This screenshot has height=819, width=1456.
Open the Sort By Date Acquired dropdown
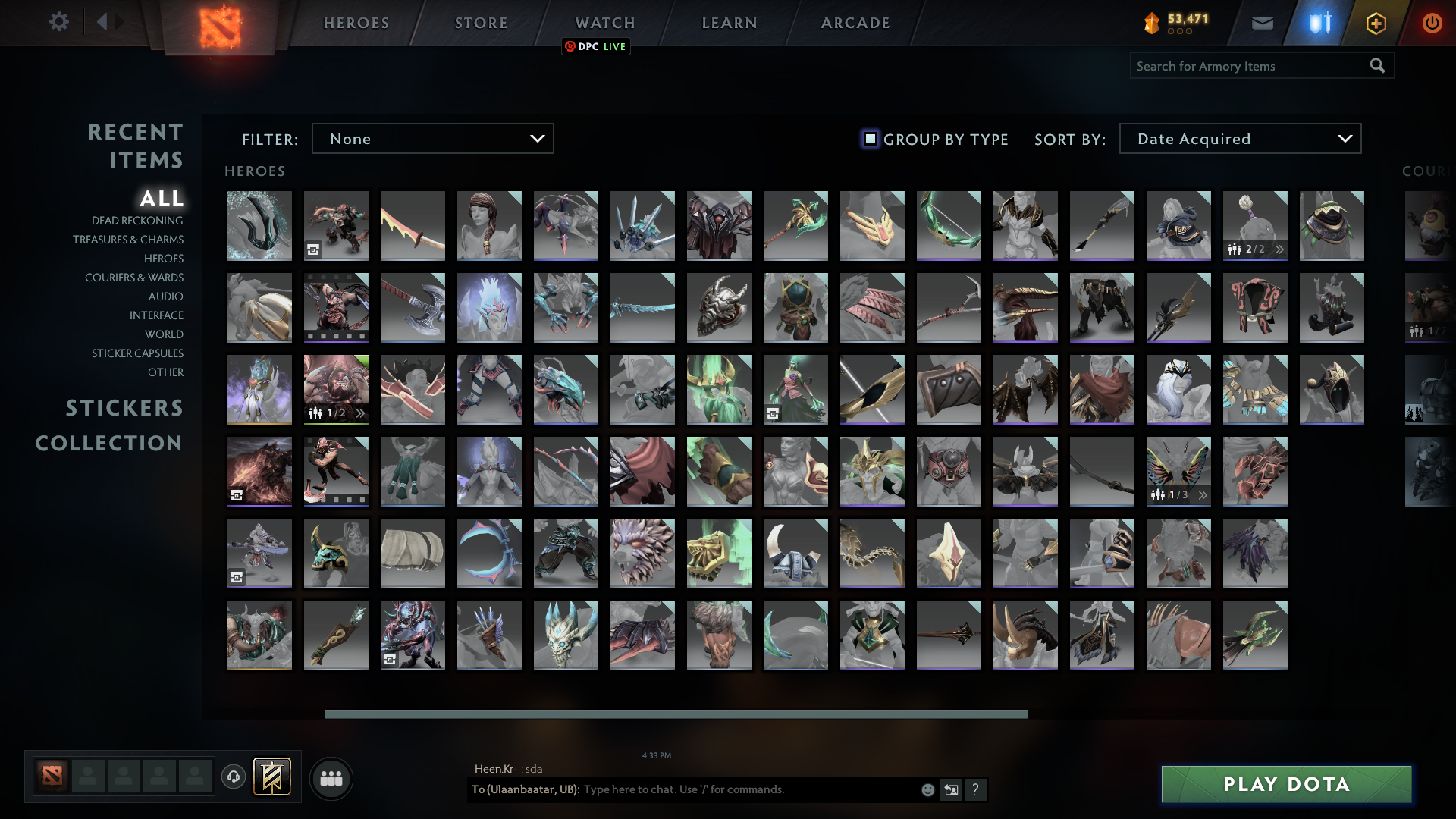pos(1239,138)
